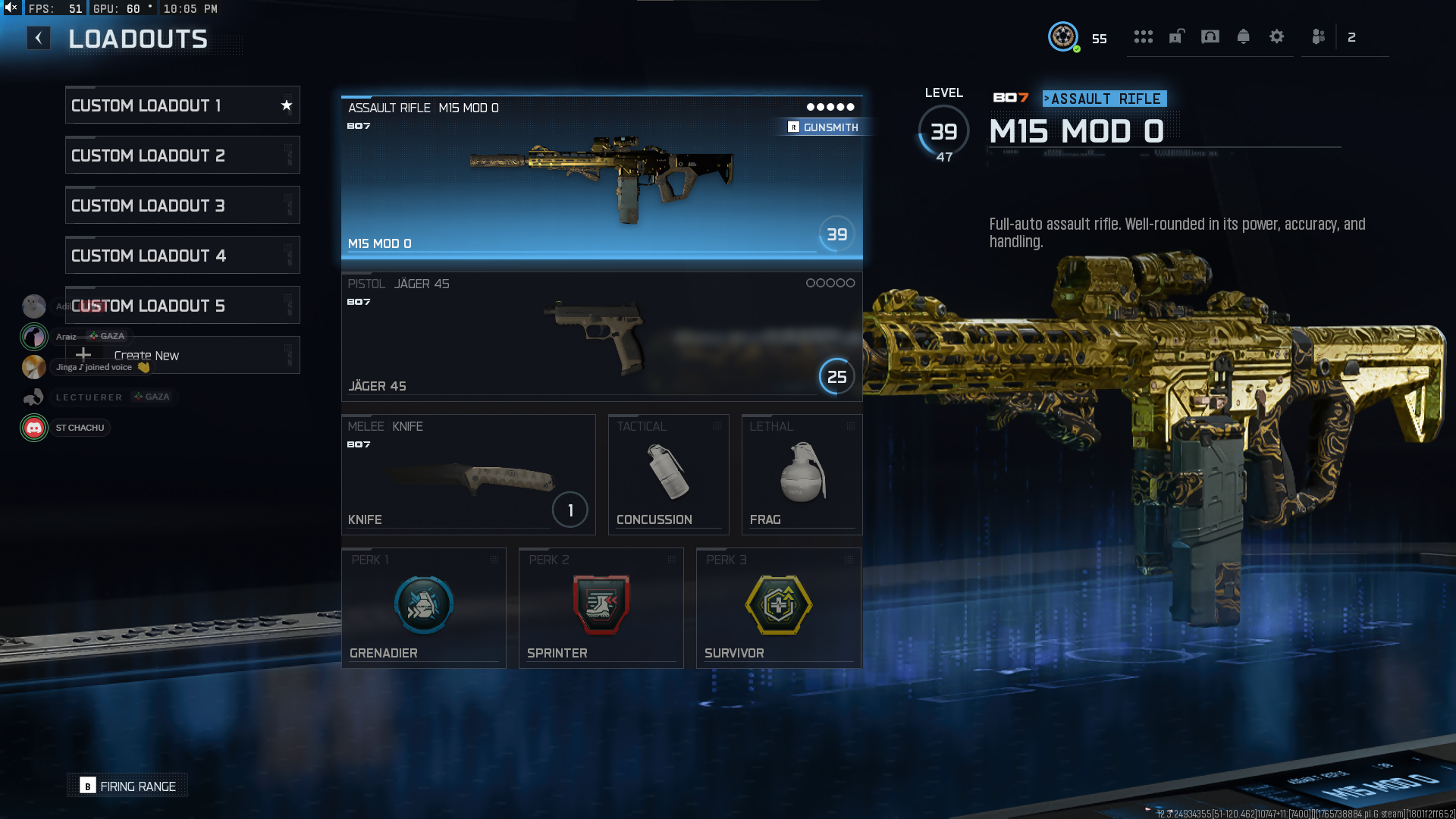
Task: Open Custom Loadout 4
Action: click(x=182, y=256)
